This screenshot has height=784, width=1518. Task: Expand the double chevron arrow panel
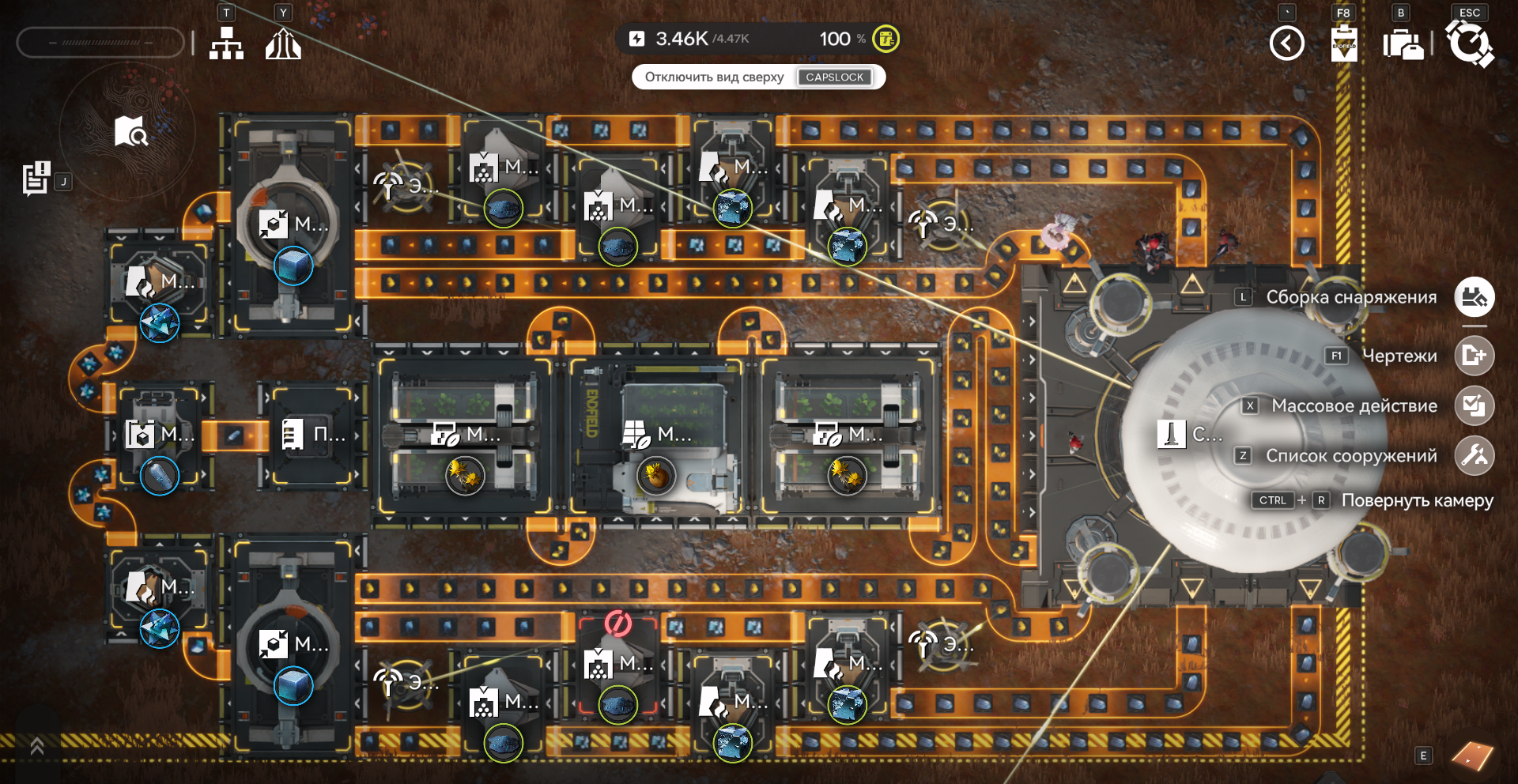coord(36,746)
